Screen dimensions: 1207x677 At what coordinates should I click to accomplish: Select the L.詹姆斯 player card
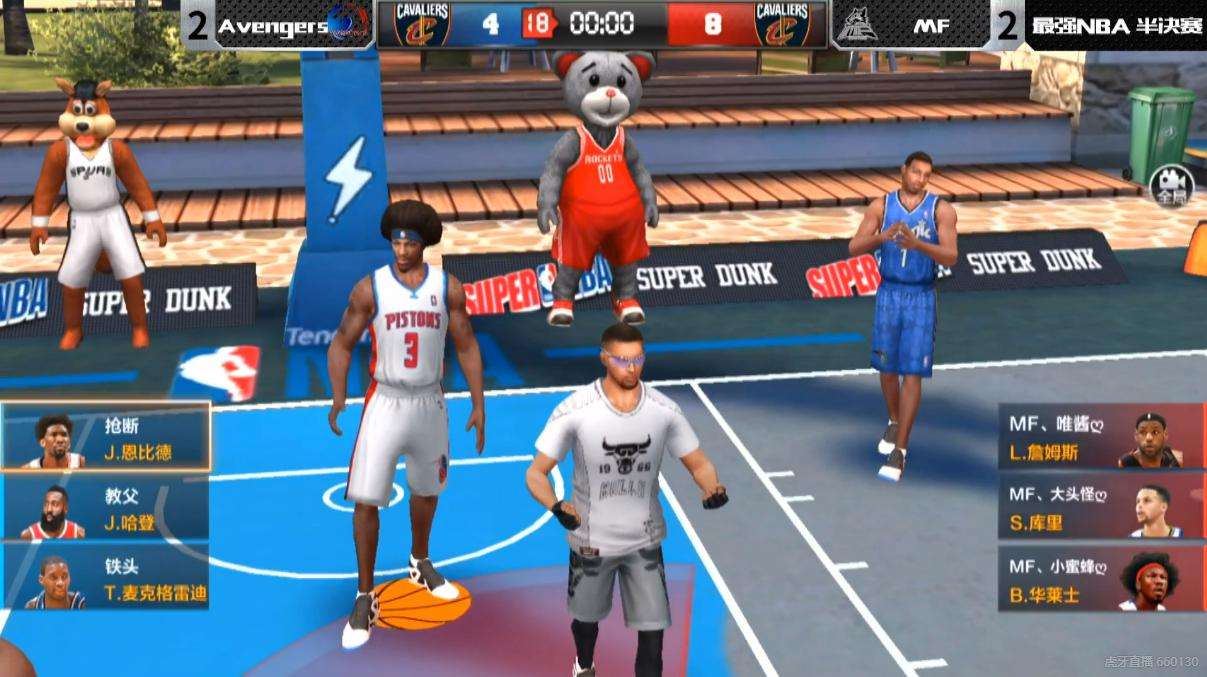click(1101, 438)
